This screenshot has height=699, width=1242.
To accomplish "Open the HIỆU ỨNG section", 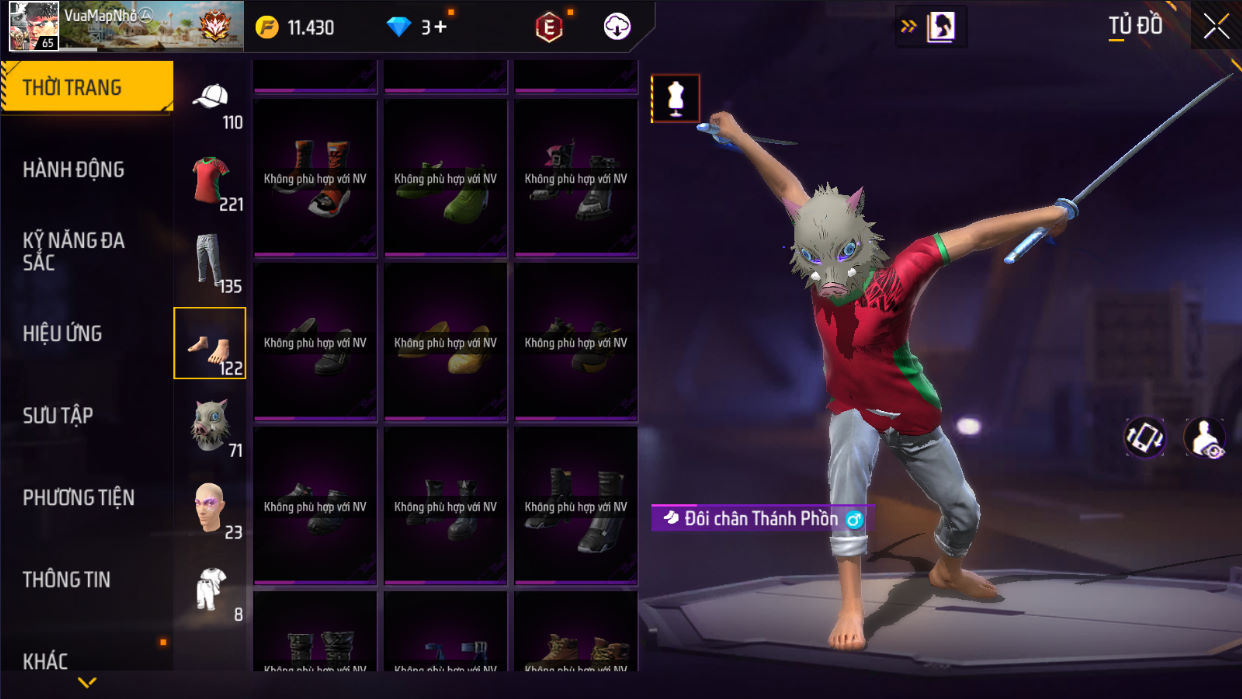I will point(63,334).
